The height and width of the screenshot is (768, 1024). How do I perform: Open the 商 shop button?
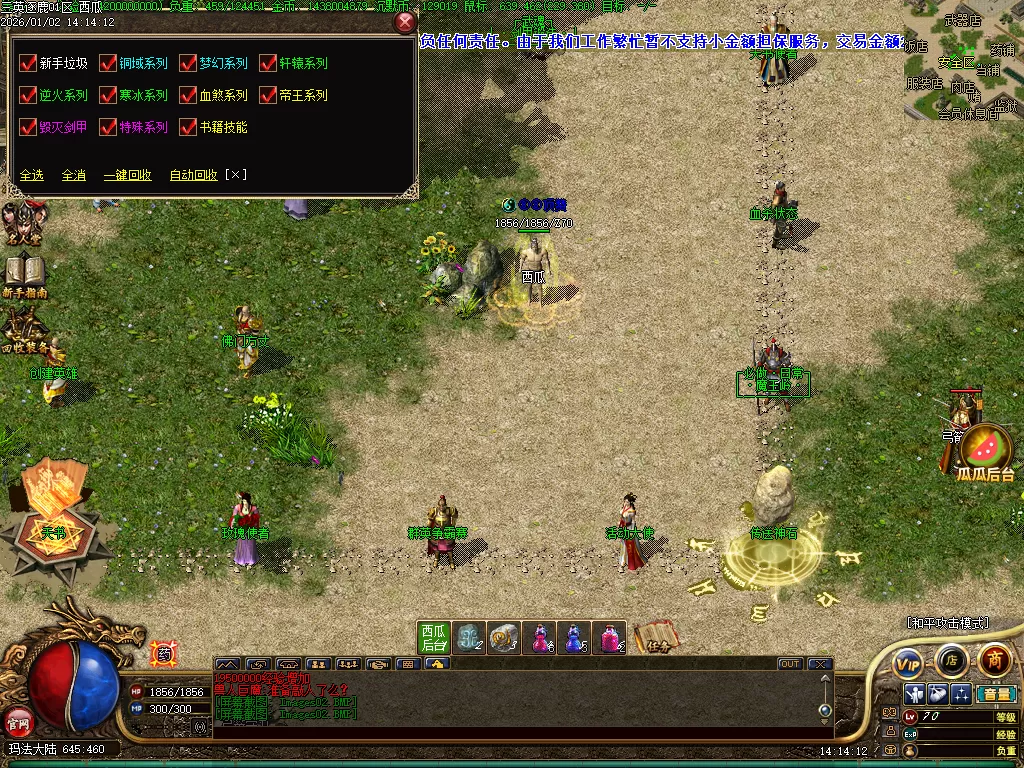pyautogui.click(x=994, y=660)
